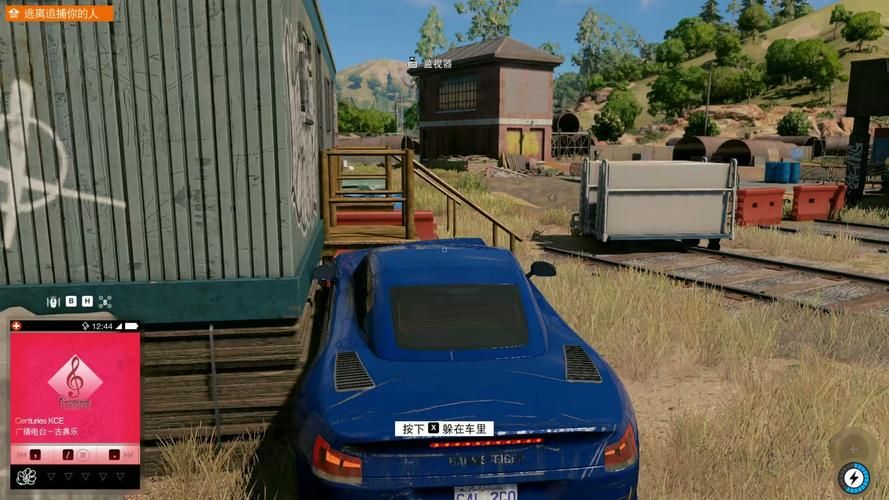Click the round center button on the radio player
889x500 pixels.
pyautogui.click(x=84, y=454)
